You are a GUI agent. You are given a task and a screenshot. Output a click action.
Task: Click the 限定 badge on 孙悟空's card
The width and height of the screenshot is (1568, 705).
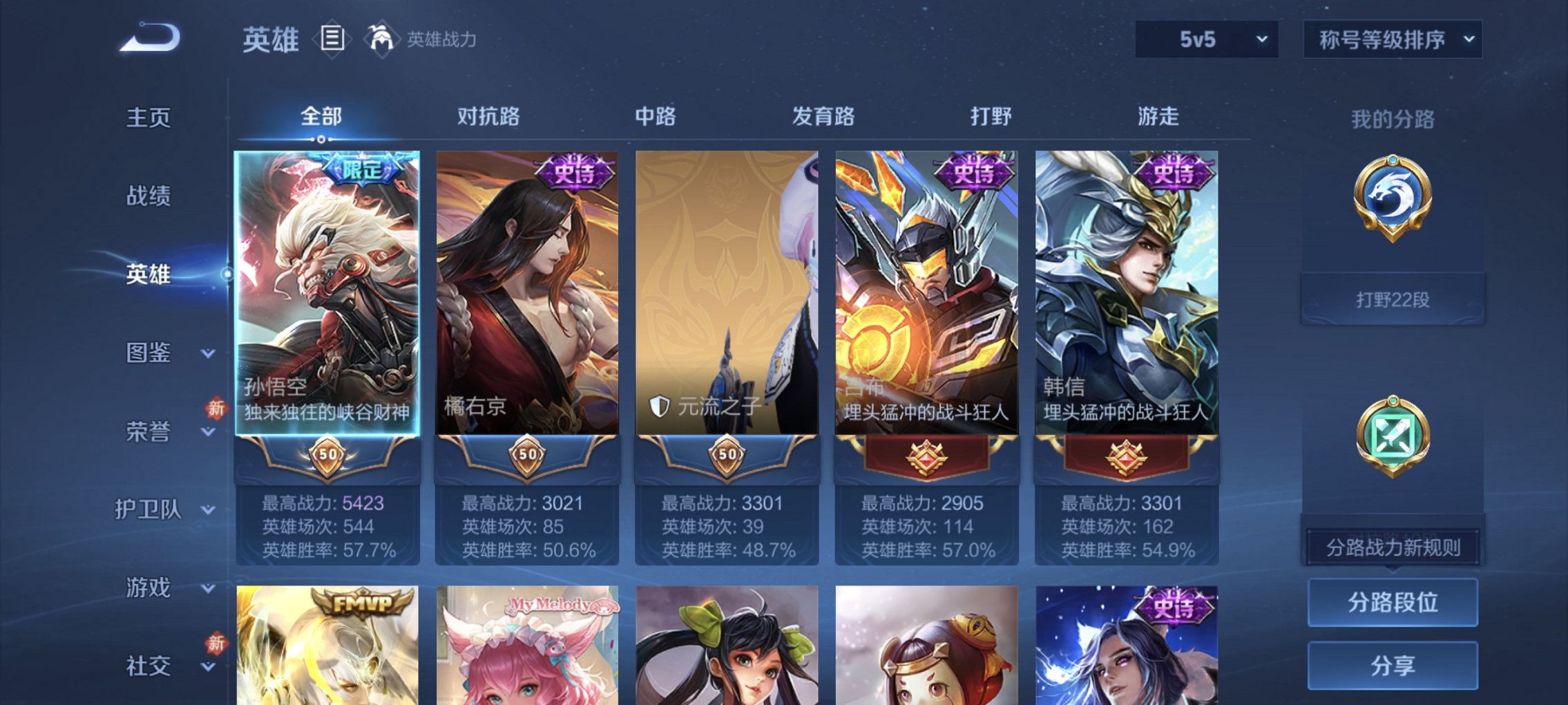(x=362, y=169)
